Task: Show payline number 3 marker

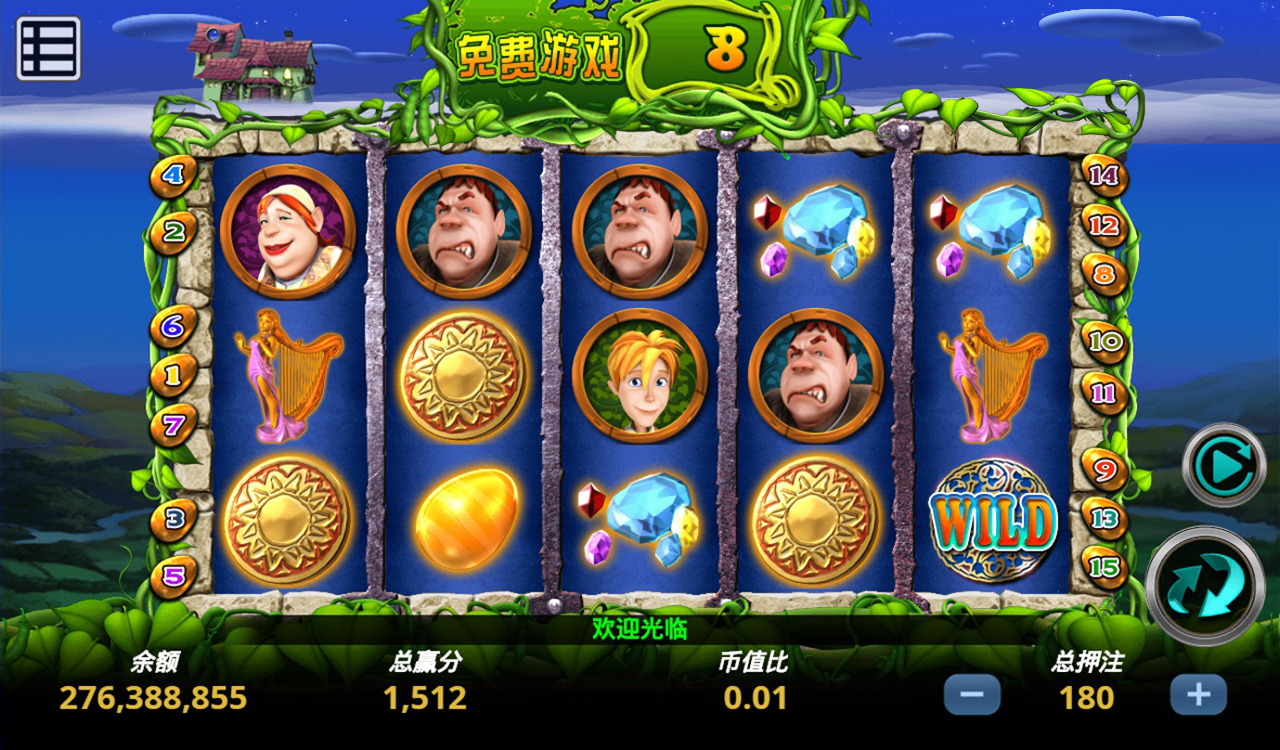Action: click(x=174, y=519)
